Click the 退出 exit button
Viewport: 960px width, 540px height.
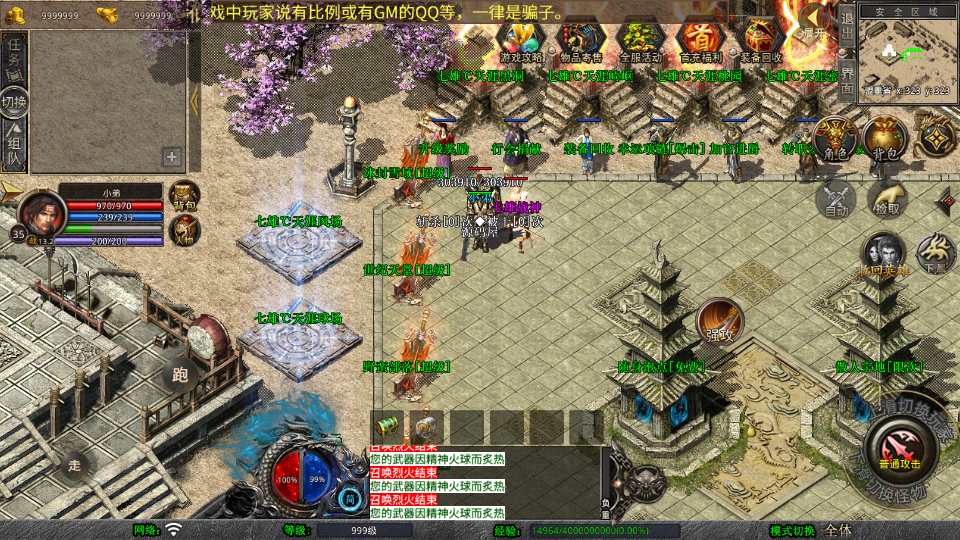tap(846, 25)
